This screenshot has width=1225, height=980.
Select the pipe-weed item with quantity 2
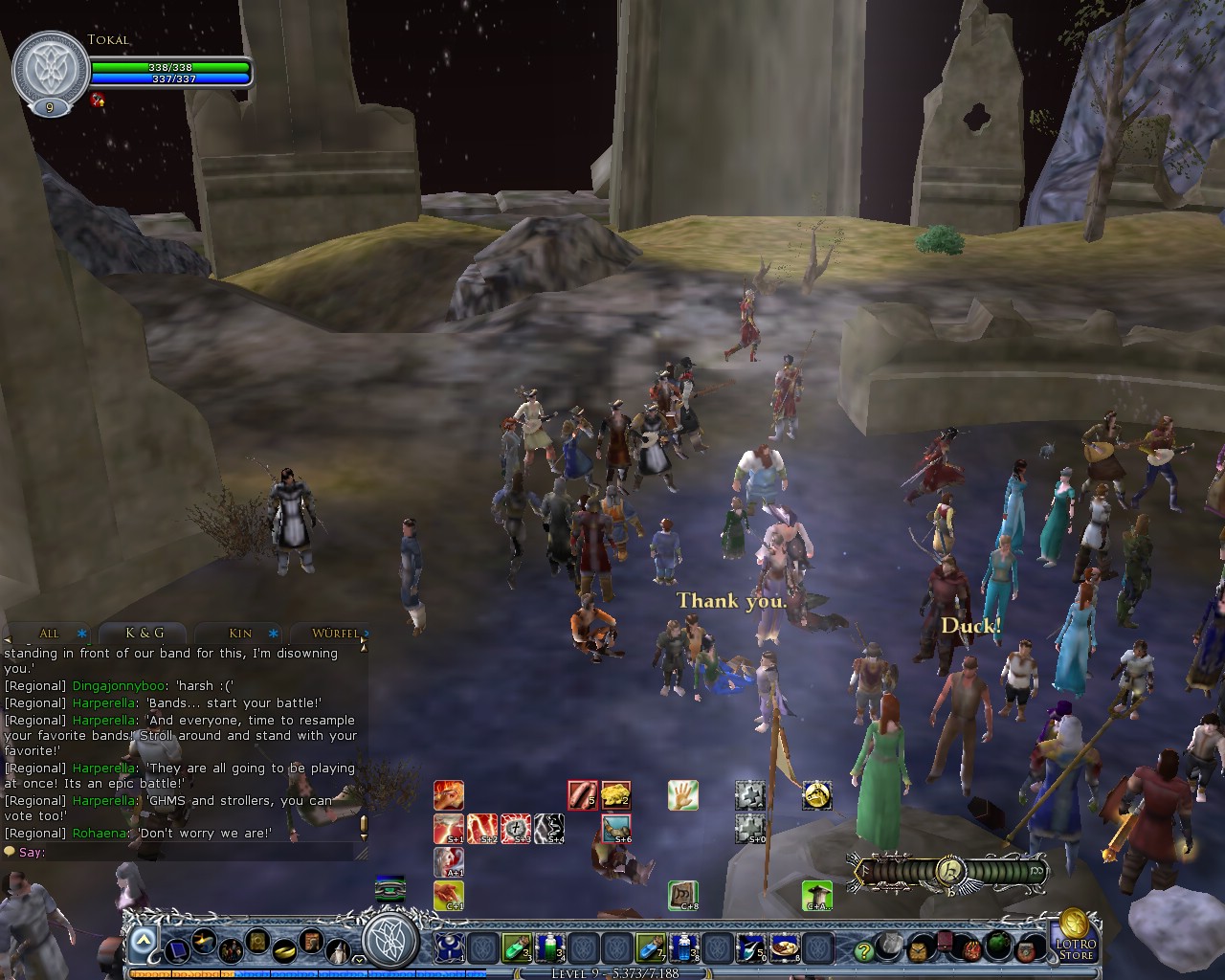click(618, 795)
